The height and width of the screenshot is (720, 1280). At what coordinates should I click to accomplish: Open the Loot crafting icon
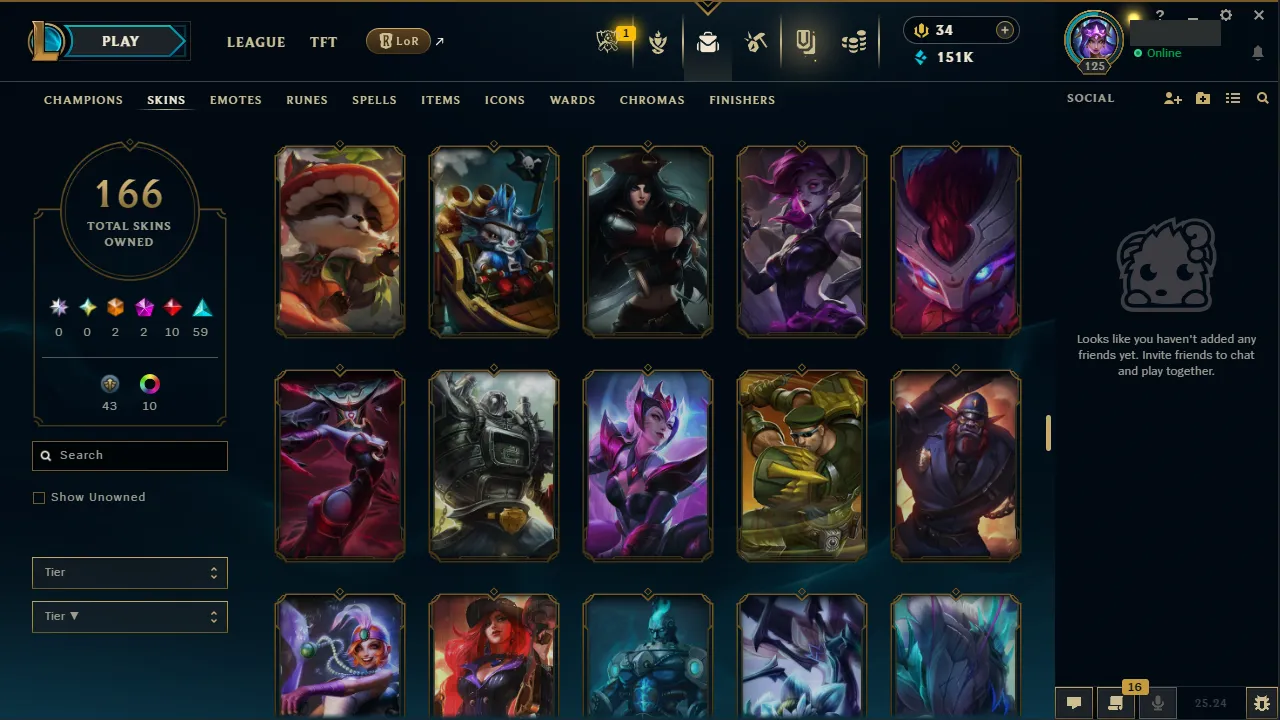point(756,41)
